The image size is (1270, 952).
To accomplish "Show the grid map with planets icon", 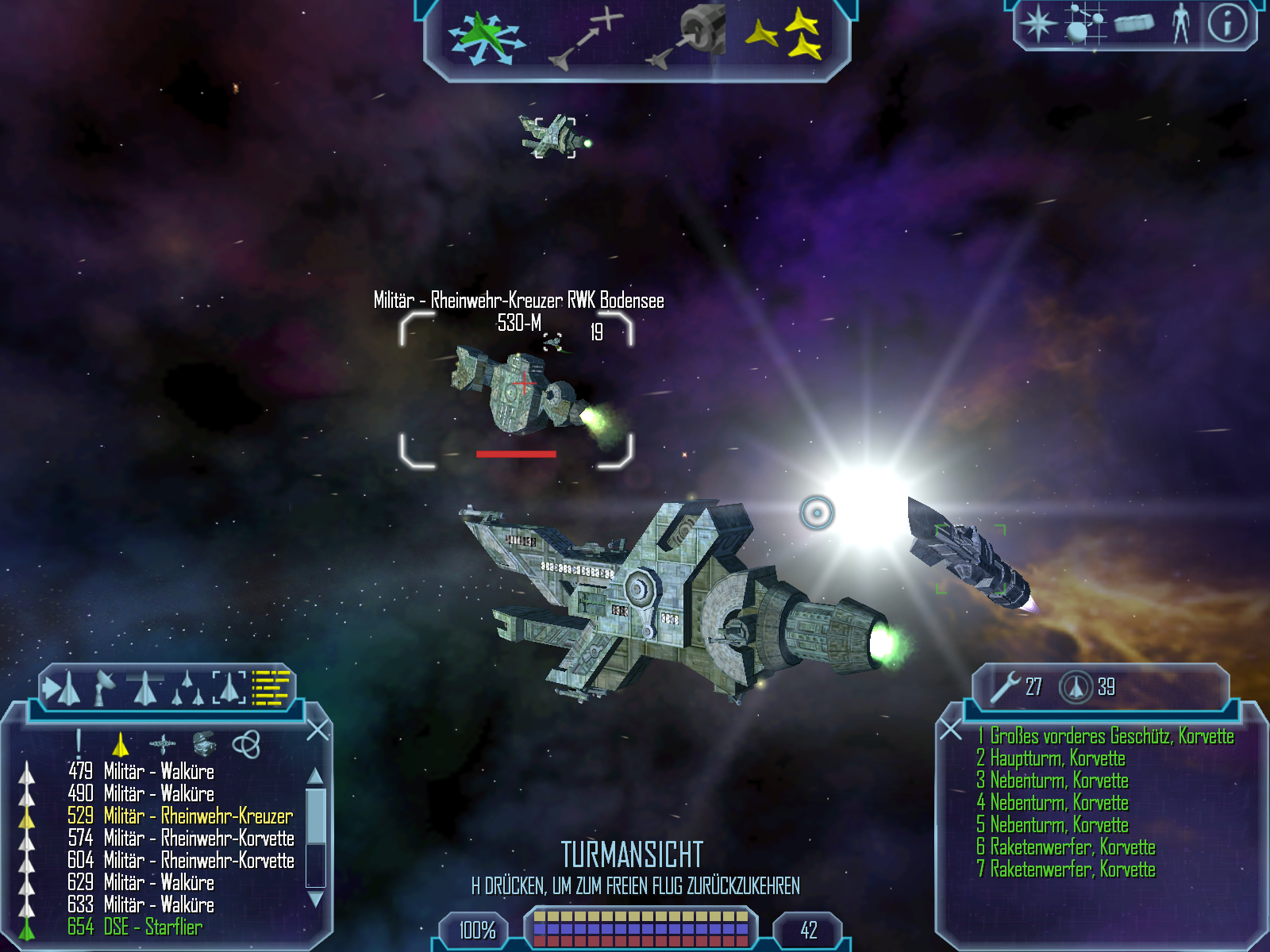I will point(1085,23).
